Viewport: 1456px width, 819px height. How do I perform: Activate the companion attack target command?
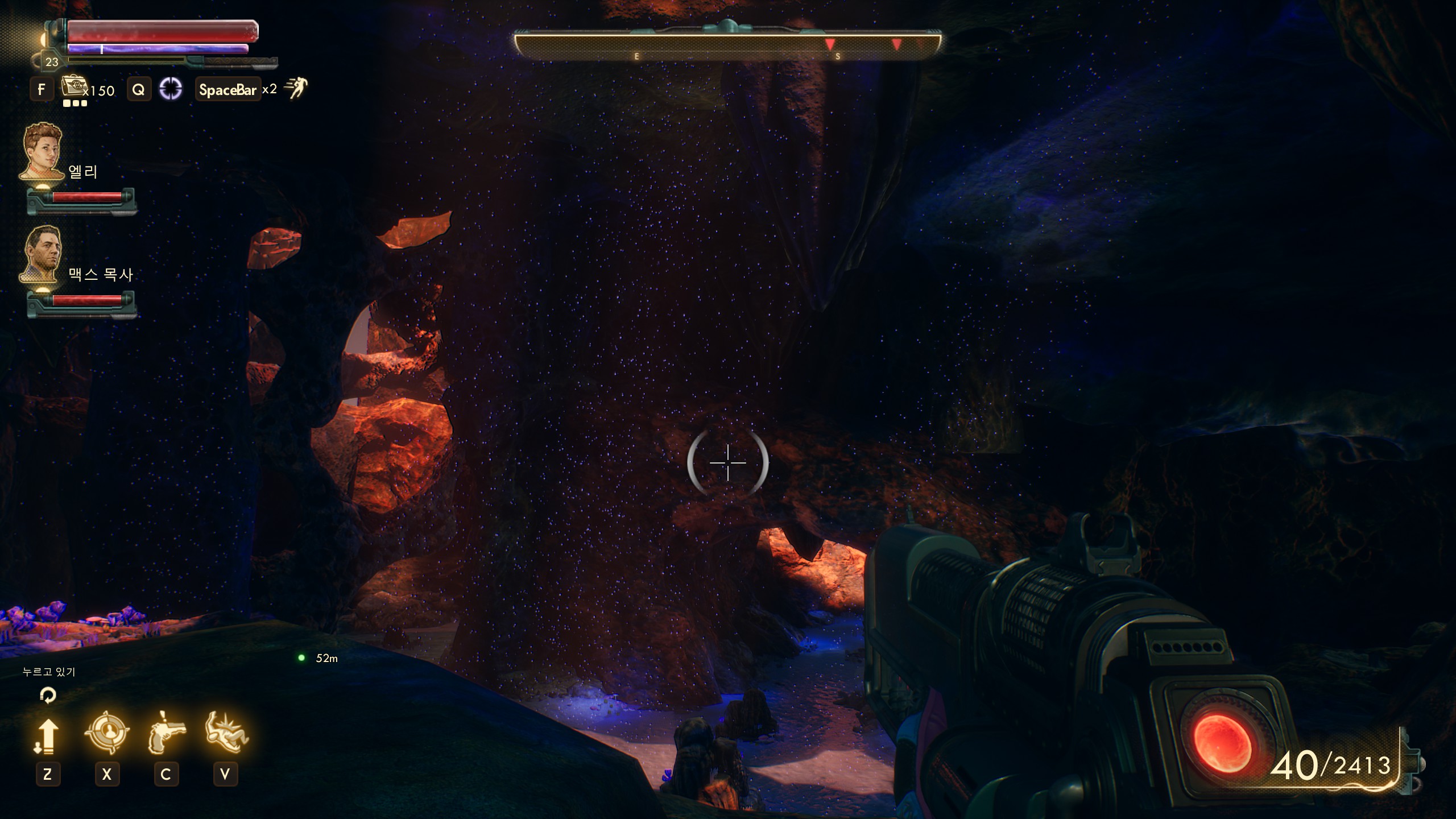pyautogui.click(x=107, y=733)
